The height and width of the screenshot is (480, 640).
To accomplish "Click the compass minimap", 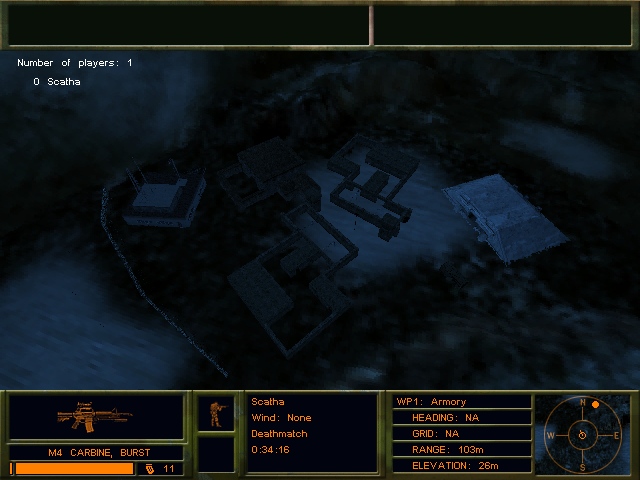I will 581,435.
